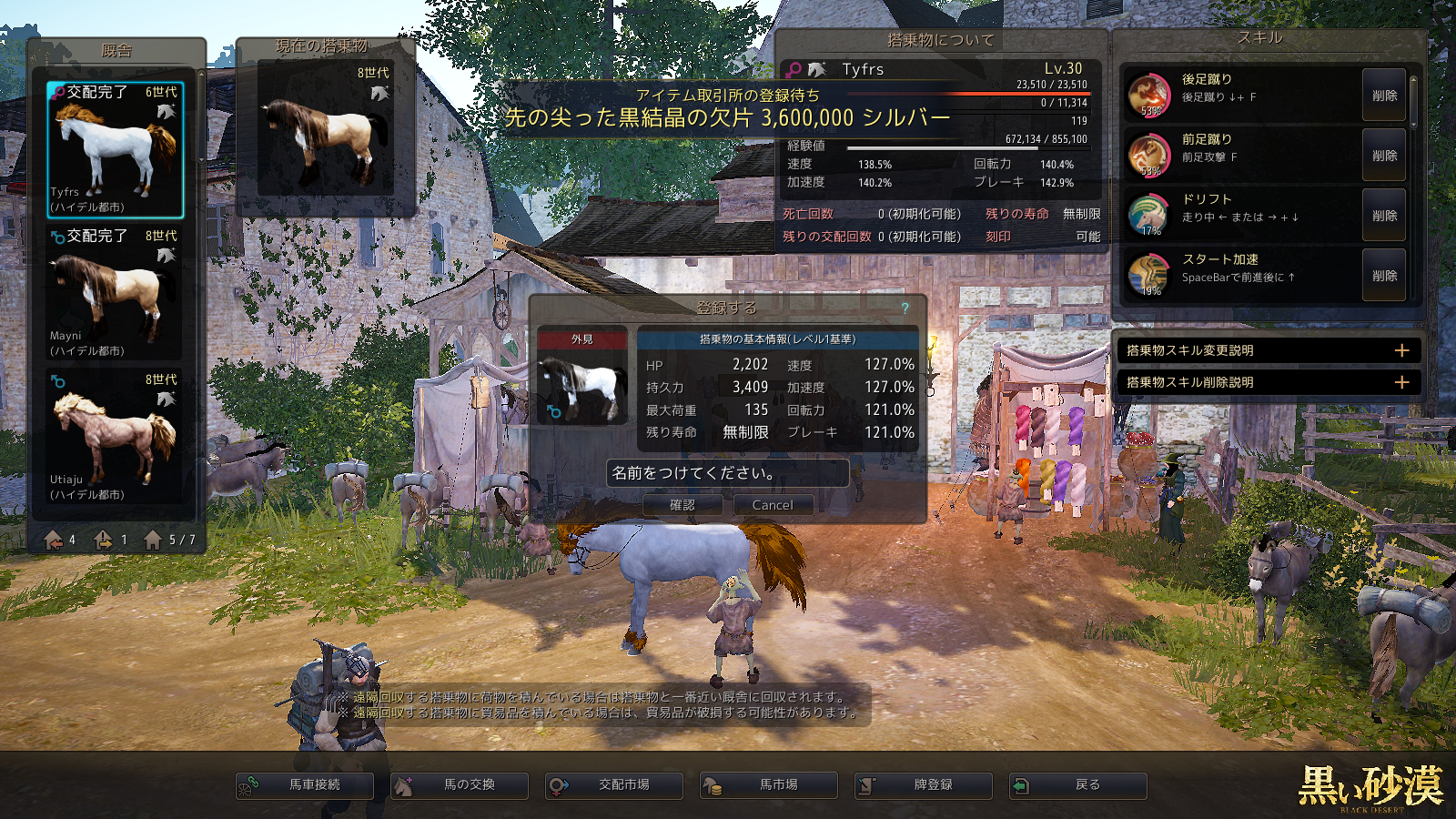Open the 馬の交換 horse exchange
1456x819 pixels.
[x=460, y=785]
